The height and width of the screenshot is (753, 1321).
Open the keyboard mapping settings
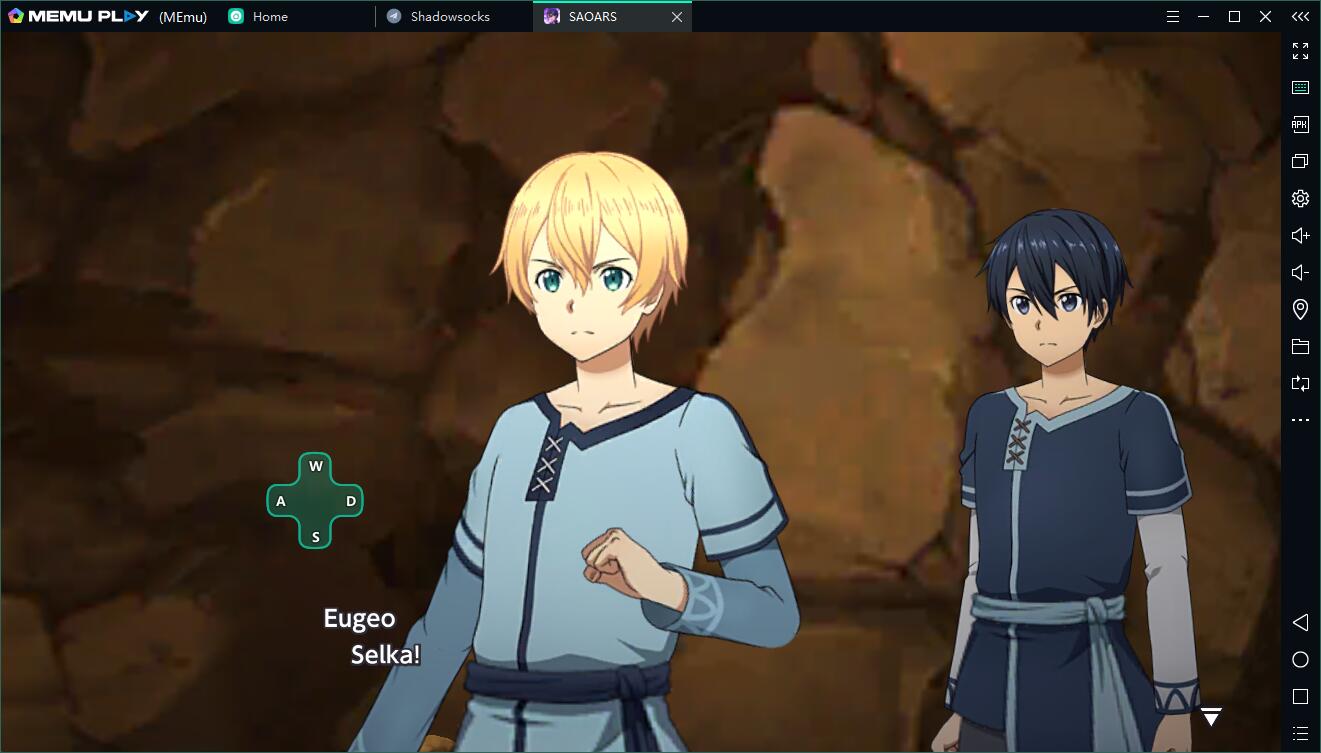(x=1300, y=86)
